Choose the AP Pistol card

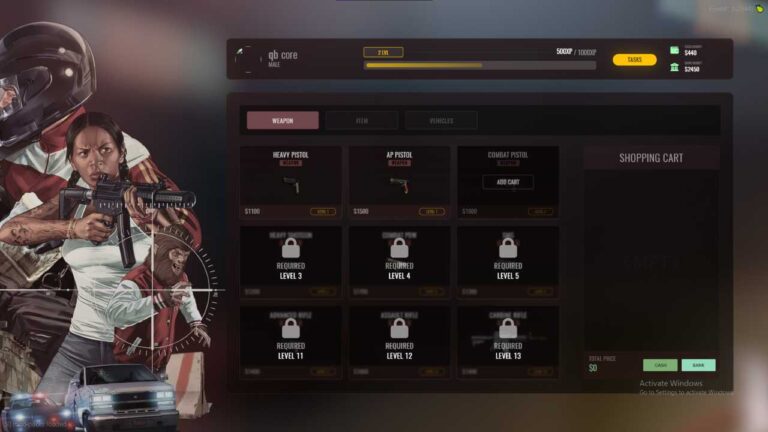(x=399, y=182)
